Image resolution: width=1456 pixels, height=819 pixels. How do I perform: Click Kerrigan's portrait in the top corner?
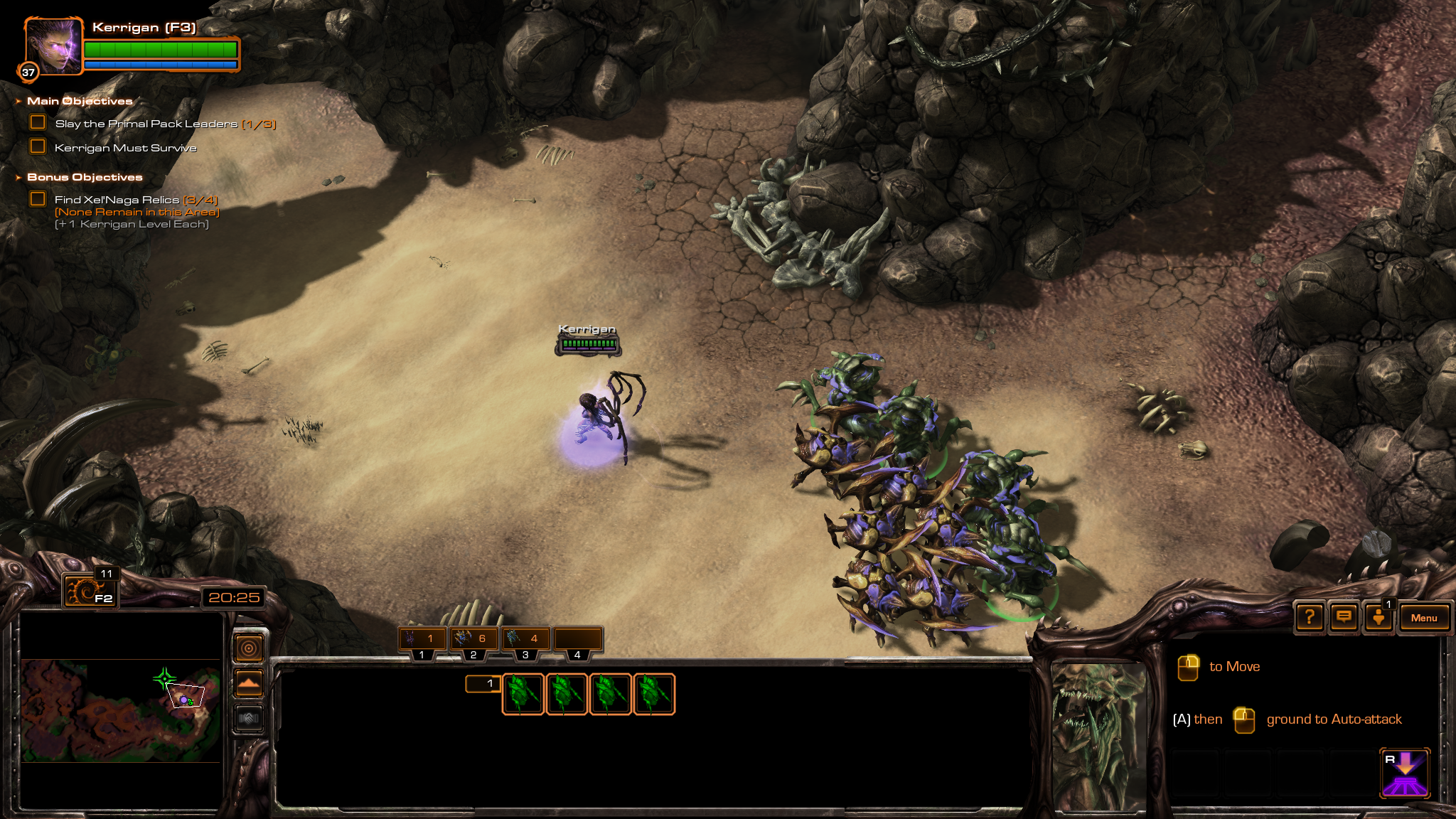click(x=53, y=47)
